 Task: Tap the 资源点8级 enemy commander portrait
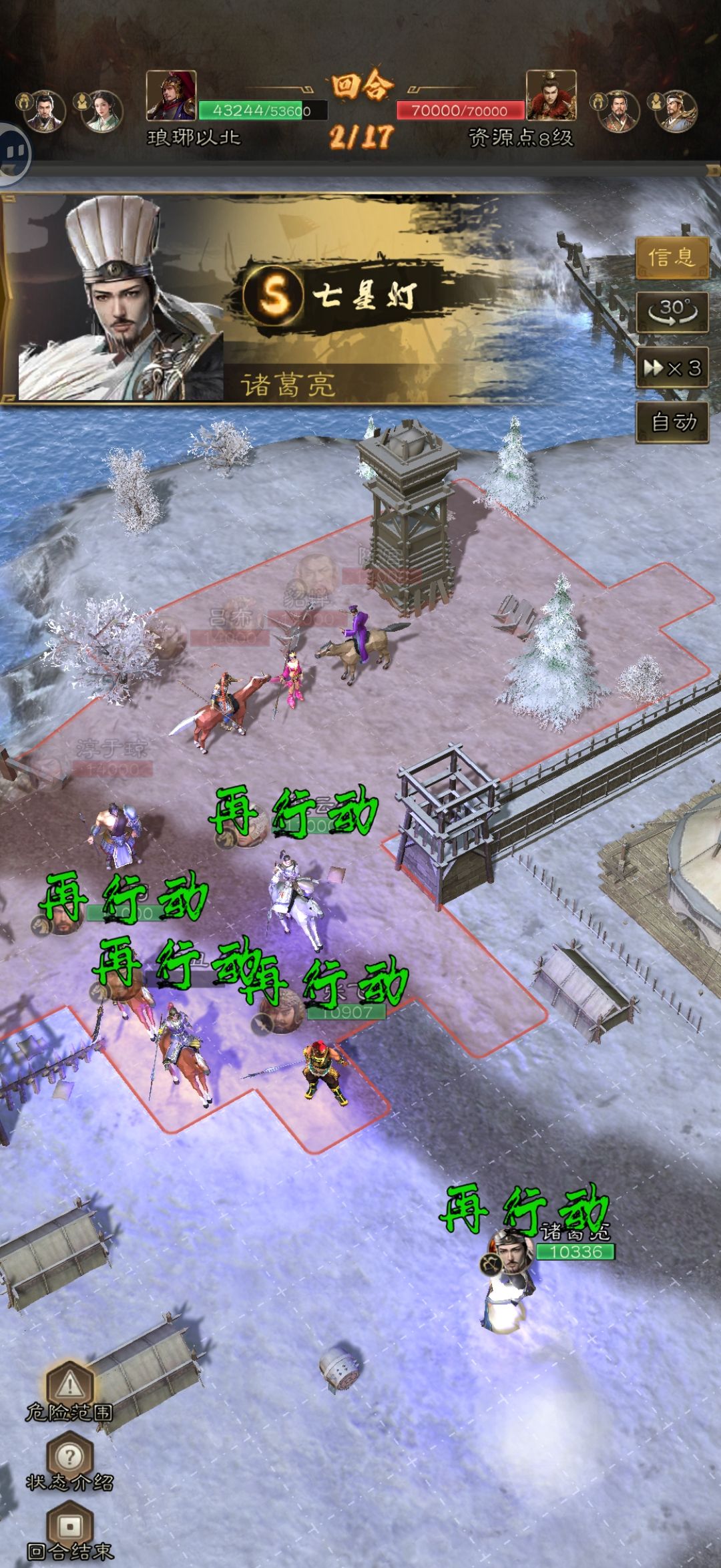click(x=551, y=95)
